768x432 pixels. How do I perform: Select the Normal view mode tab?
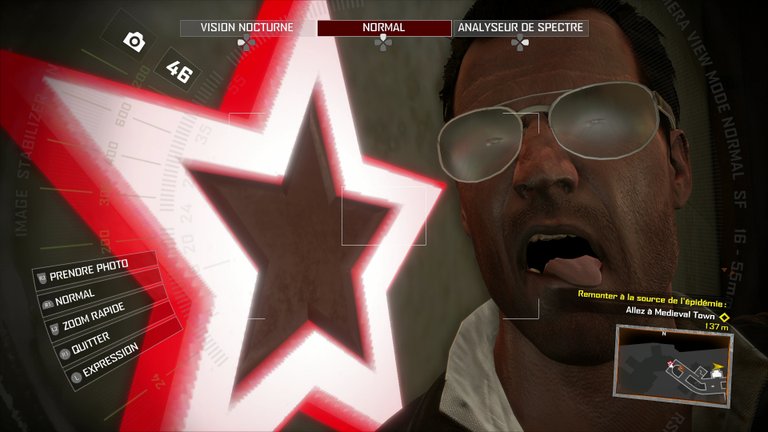pos(383,28)
